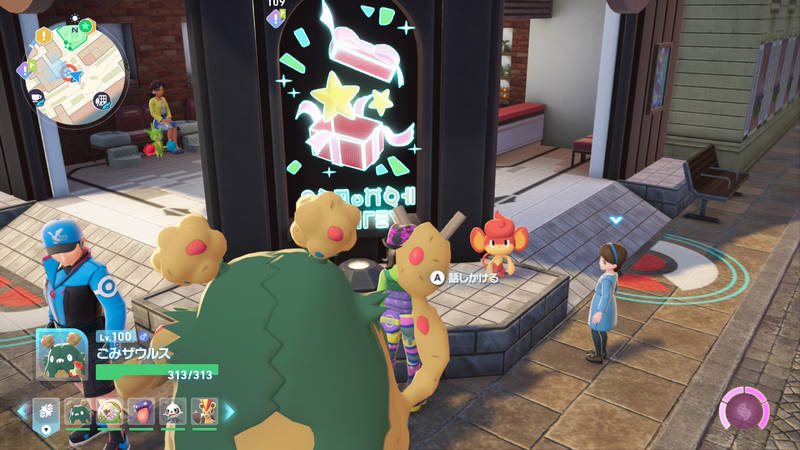Viewport: 800px width, 450px height.
Task: Select the green hexagon marker on minimap
Action: [87, 25]
